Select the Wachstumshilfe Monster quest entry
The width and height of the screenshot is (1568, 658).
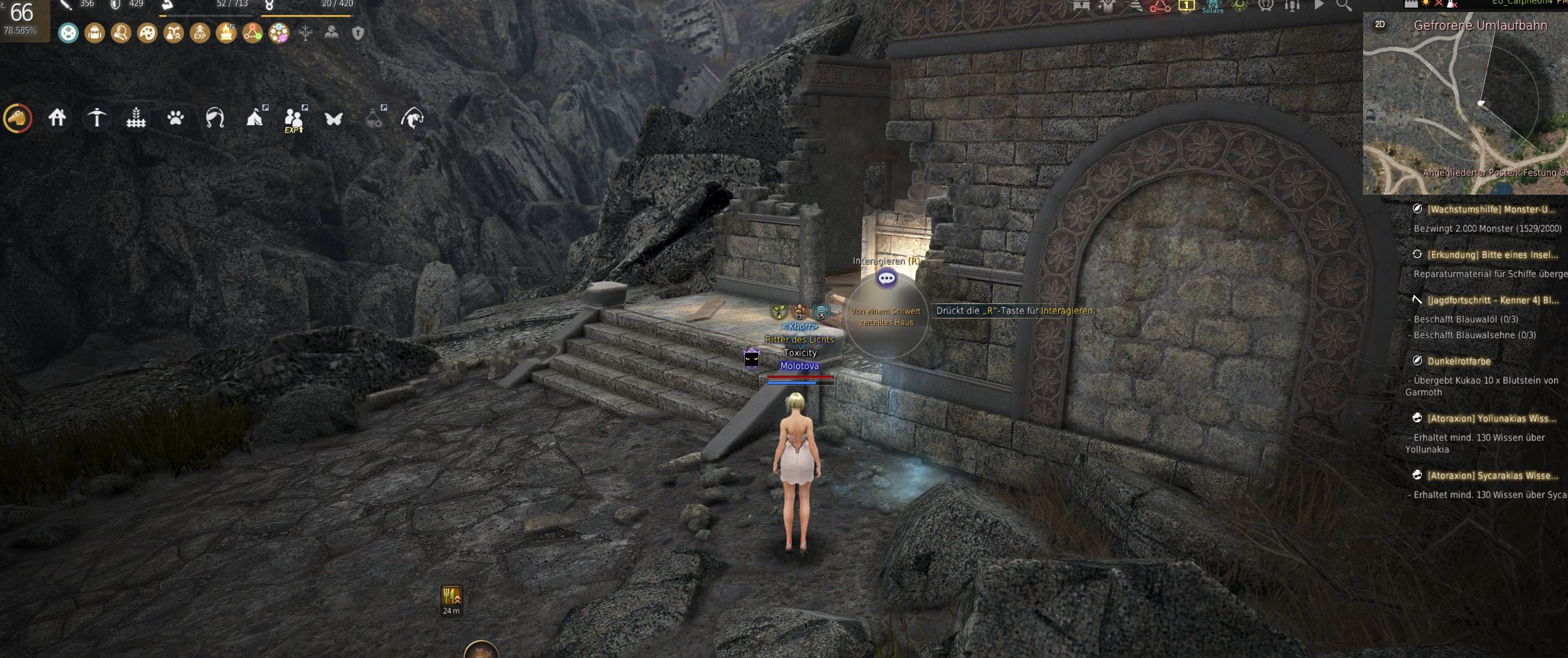(x=1490, y=209)
